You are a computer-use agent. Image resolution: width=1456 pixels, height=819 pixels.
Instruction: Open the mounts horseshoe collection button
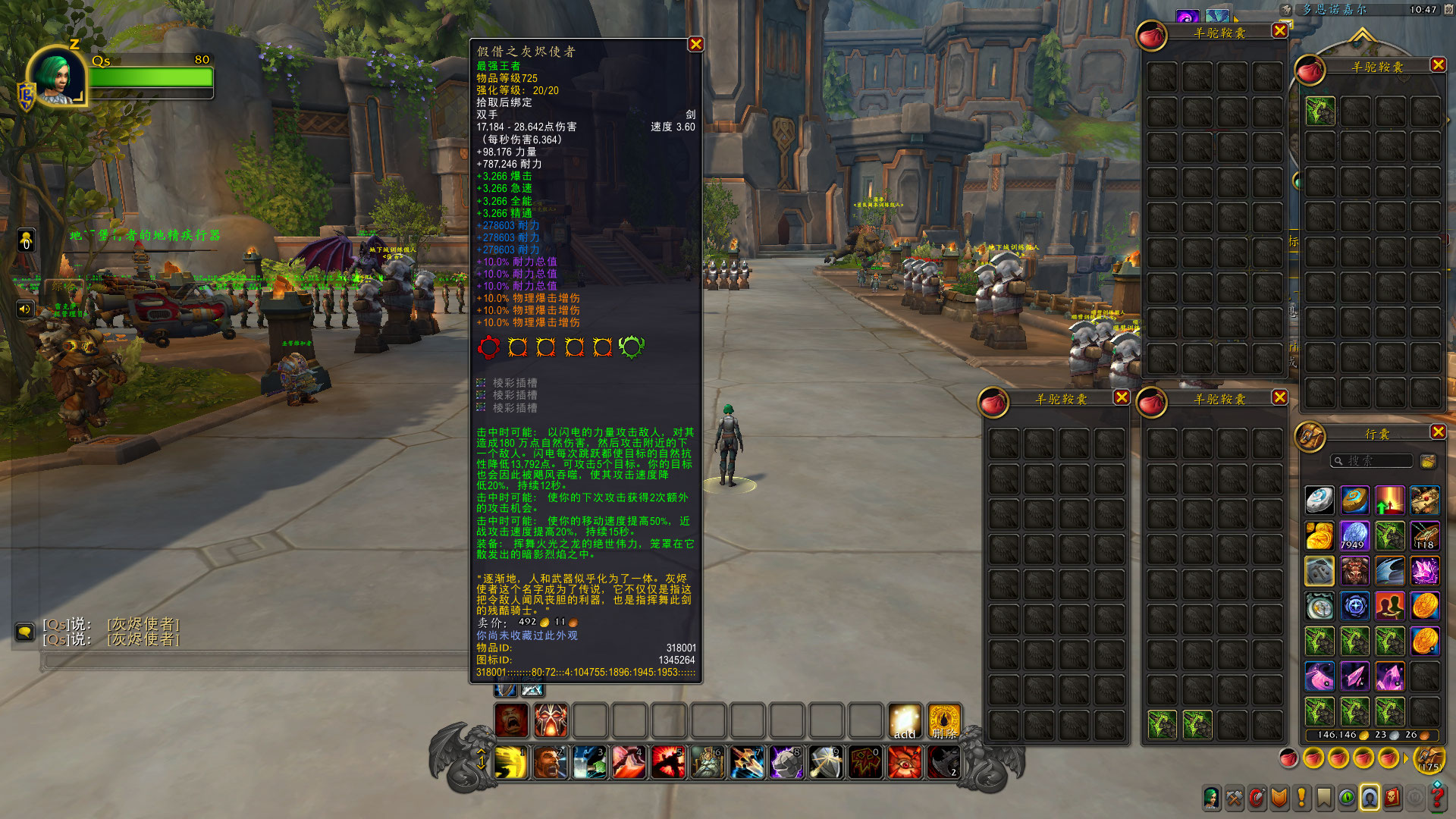[x=1370, y=798]
